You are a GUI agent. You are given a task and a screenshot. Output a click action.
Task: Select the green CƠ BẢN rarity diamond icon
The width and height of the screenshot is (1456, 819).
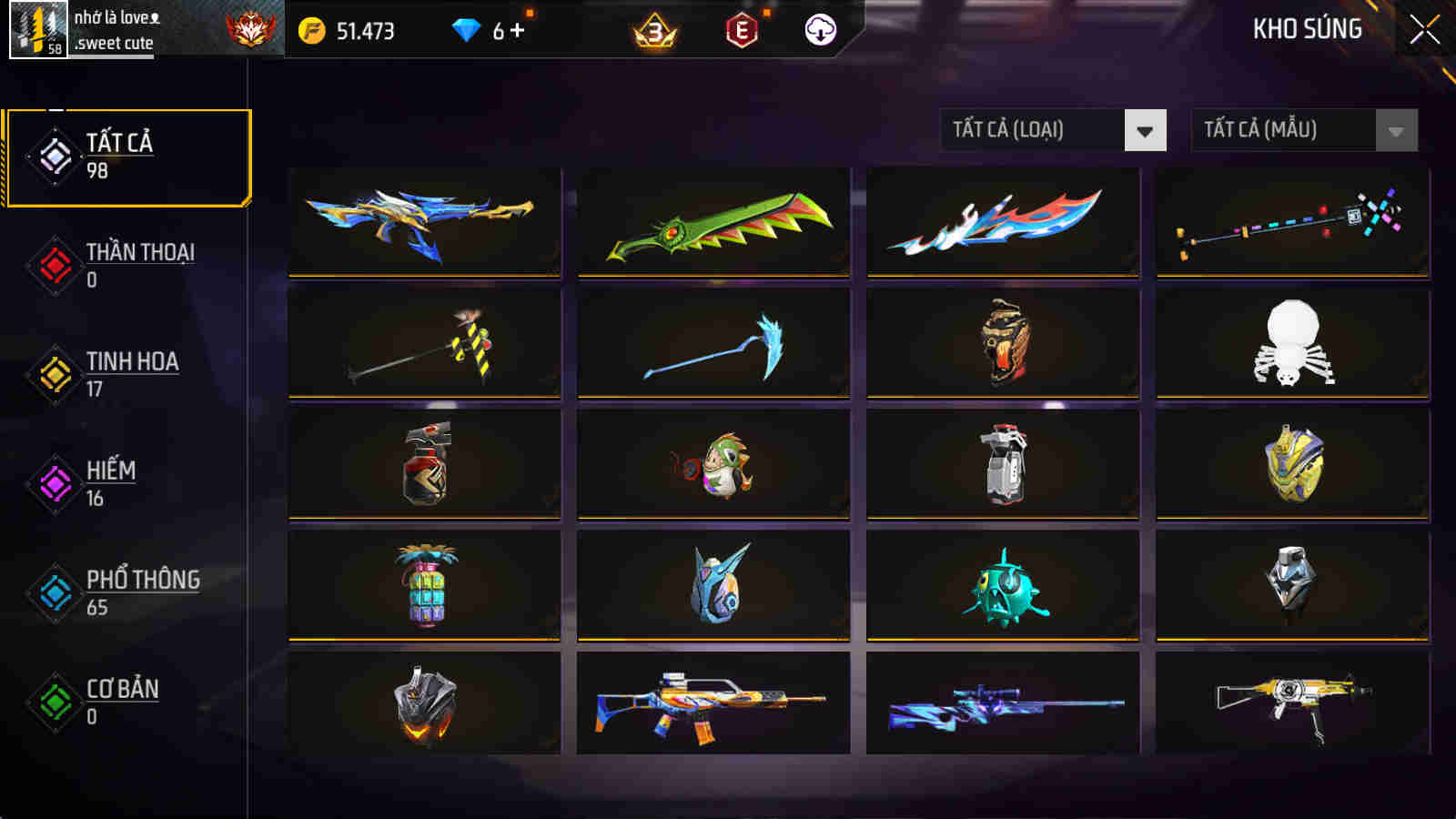click(x=55, y=703)
